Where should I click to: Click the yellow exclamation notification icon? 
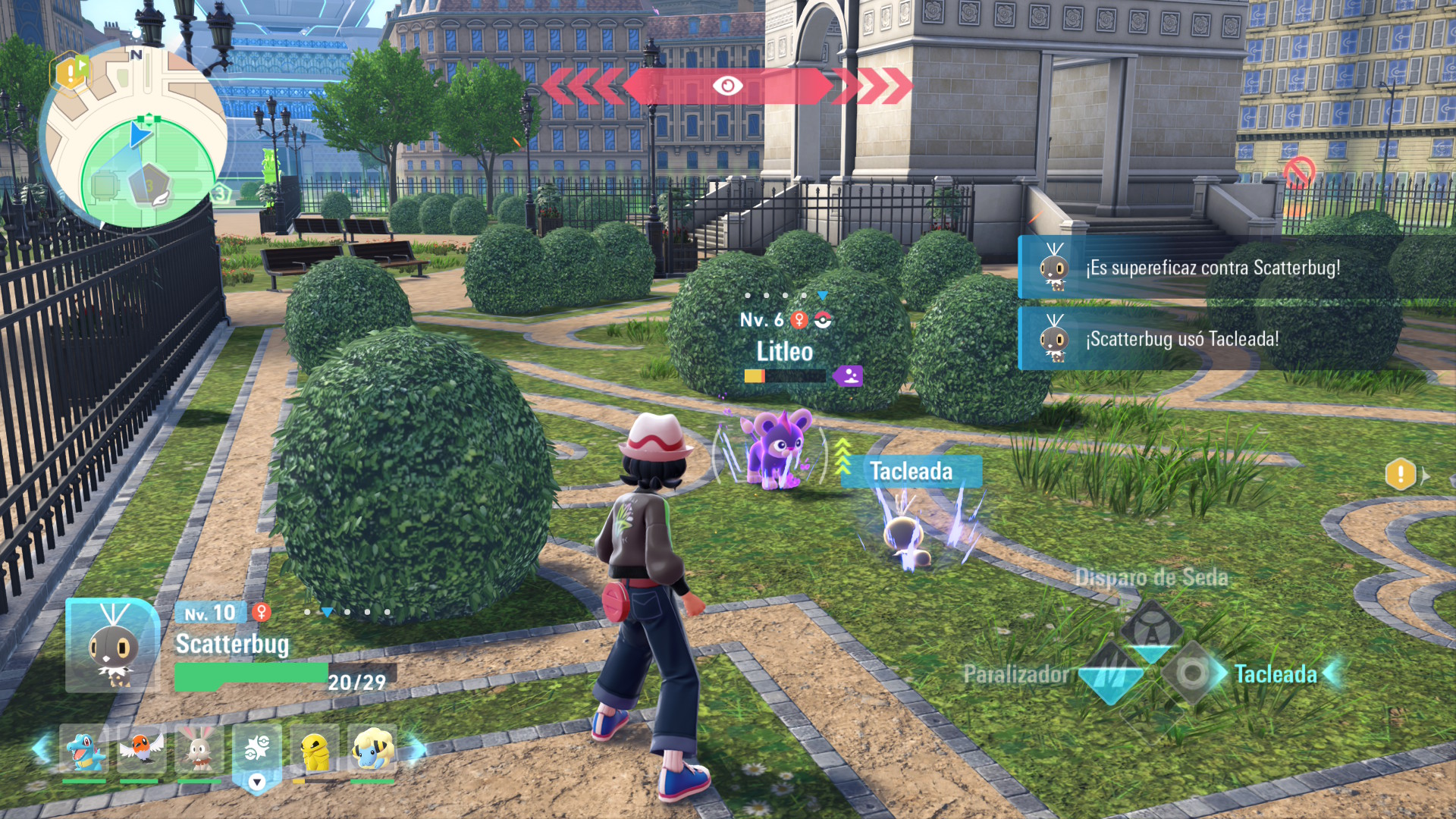pos(1400,475)
